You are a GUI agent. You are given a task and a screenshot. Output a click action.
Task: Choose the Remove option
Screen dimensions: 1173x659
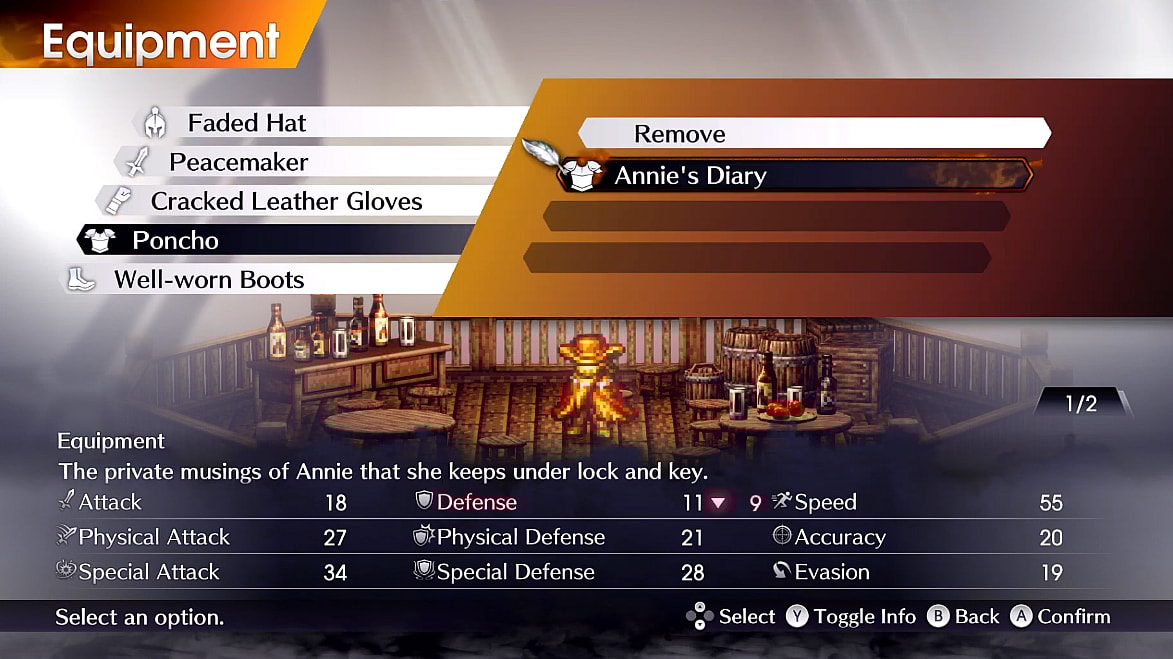point(680,134)
